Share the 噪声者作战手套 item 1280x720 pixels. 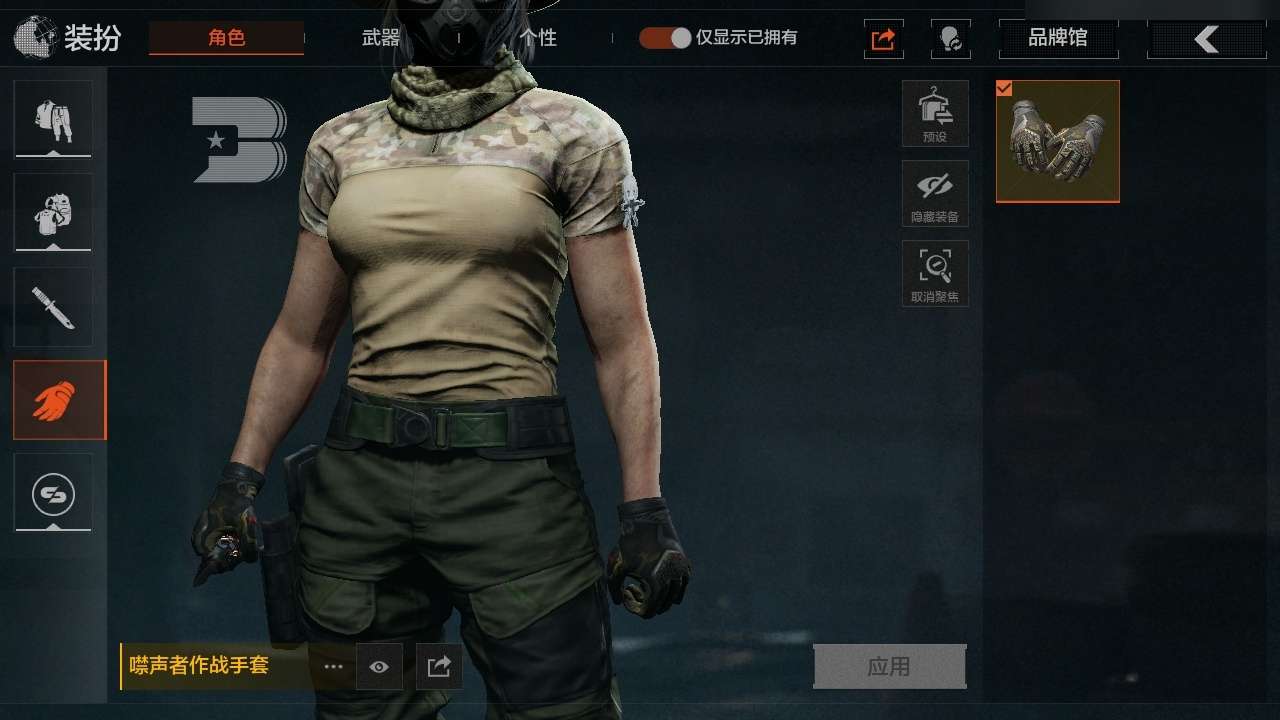[439, 667]
